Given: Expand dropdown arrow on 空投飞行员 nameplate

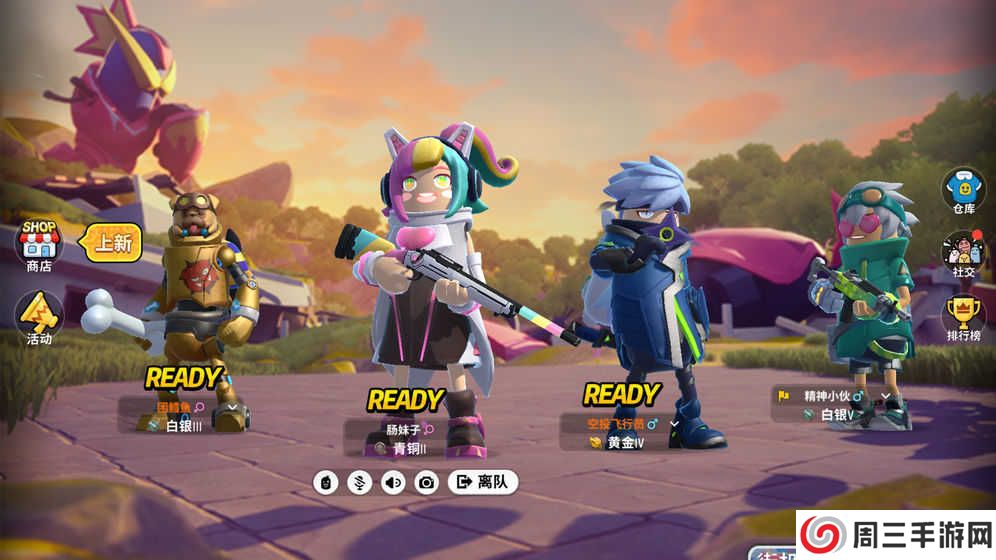Looking at the screenshot, I should 675,424.
